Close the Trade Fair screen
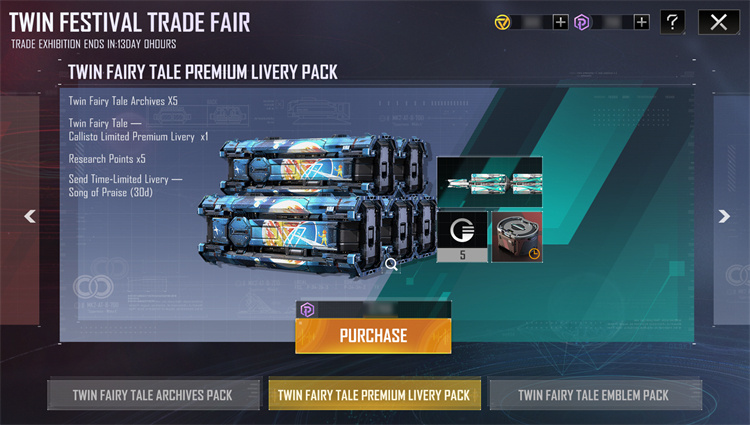750x425 pixels. coord(718,22)
